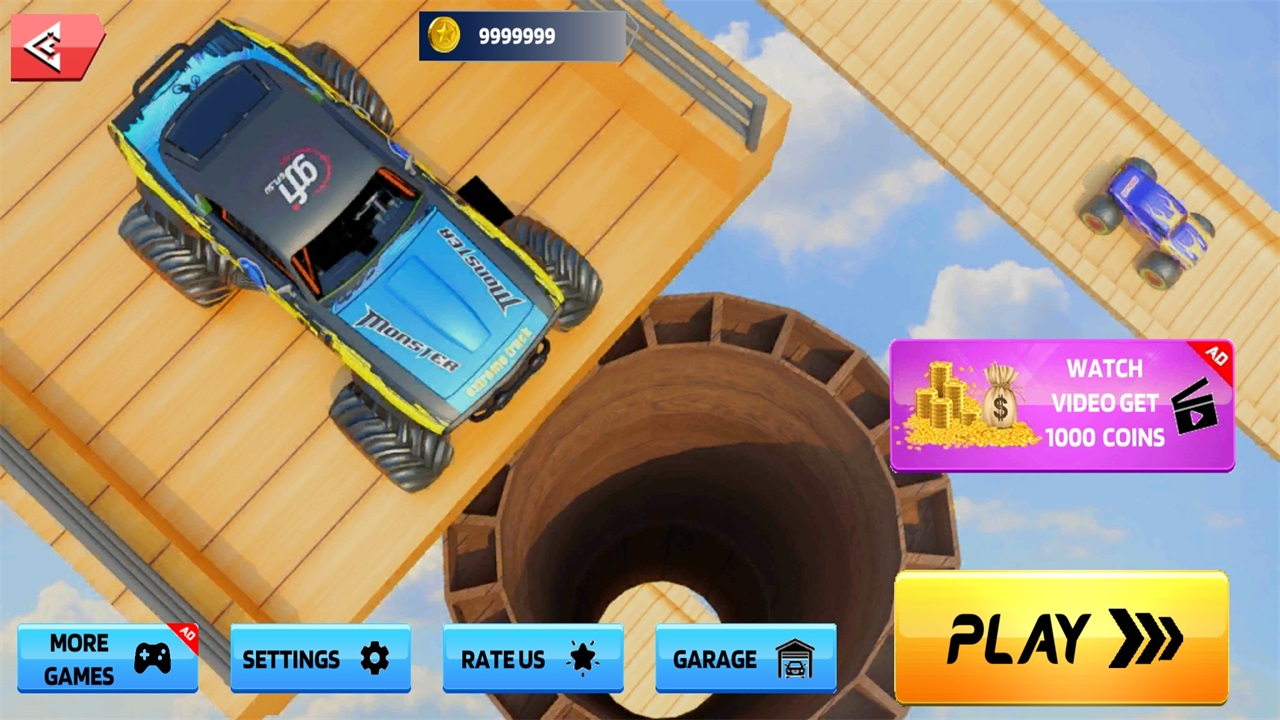Start the game with the PLAY button

click(x=1061, y=637)
